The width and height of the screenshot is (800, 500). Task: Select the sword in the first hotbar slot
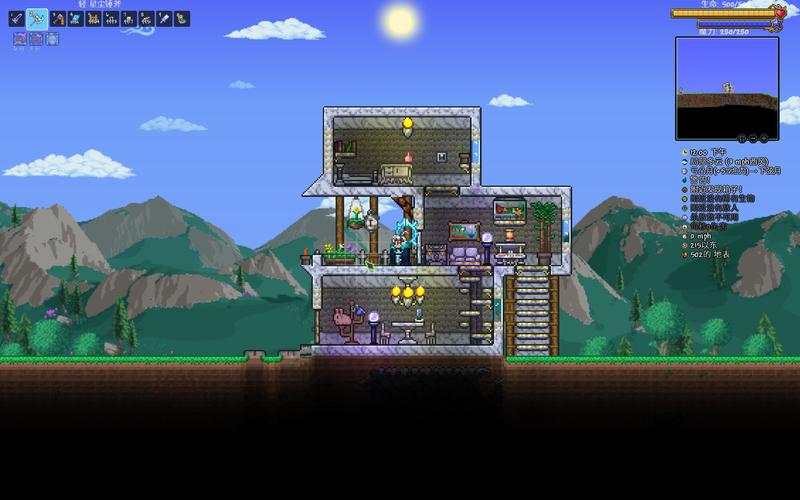pyautogui.click(x=16, y=18)
